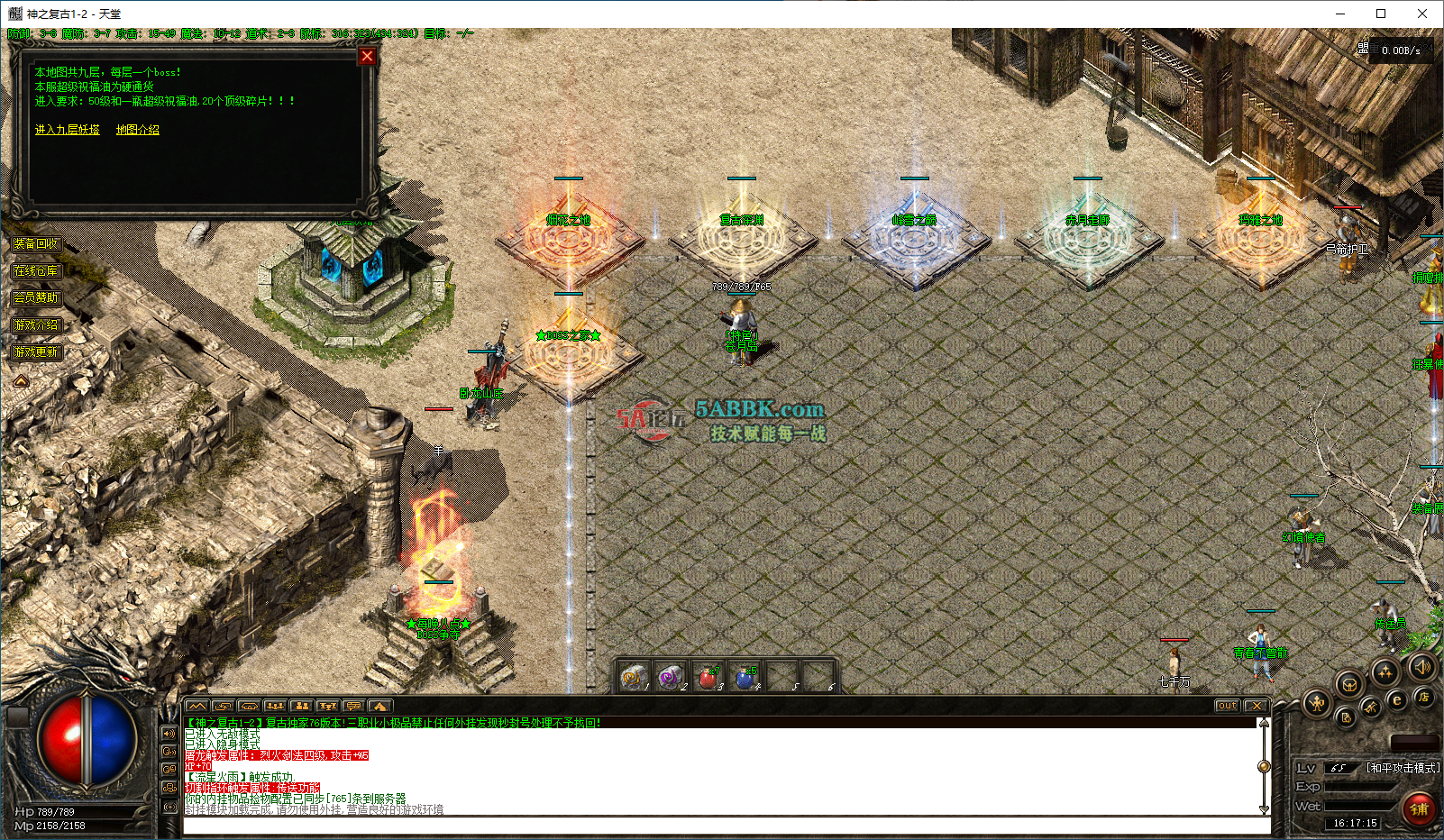Open the 游戏介绍 side button
The image size is (1444, 840).
(36, 324)
